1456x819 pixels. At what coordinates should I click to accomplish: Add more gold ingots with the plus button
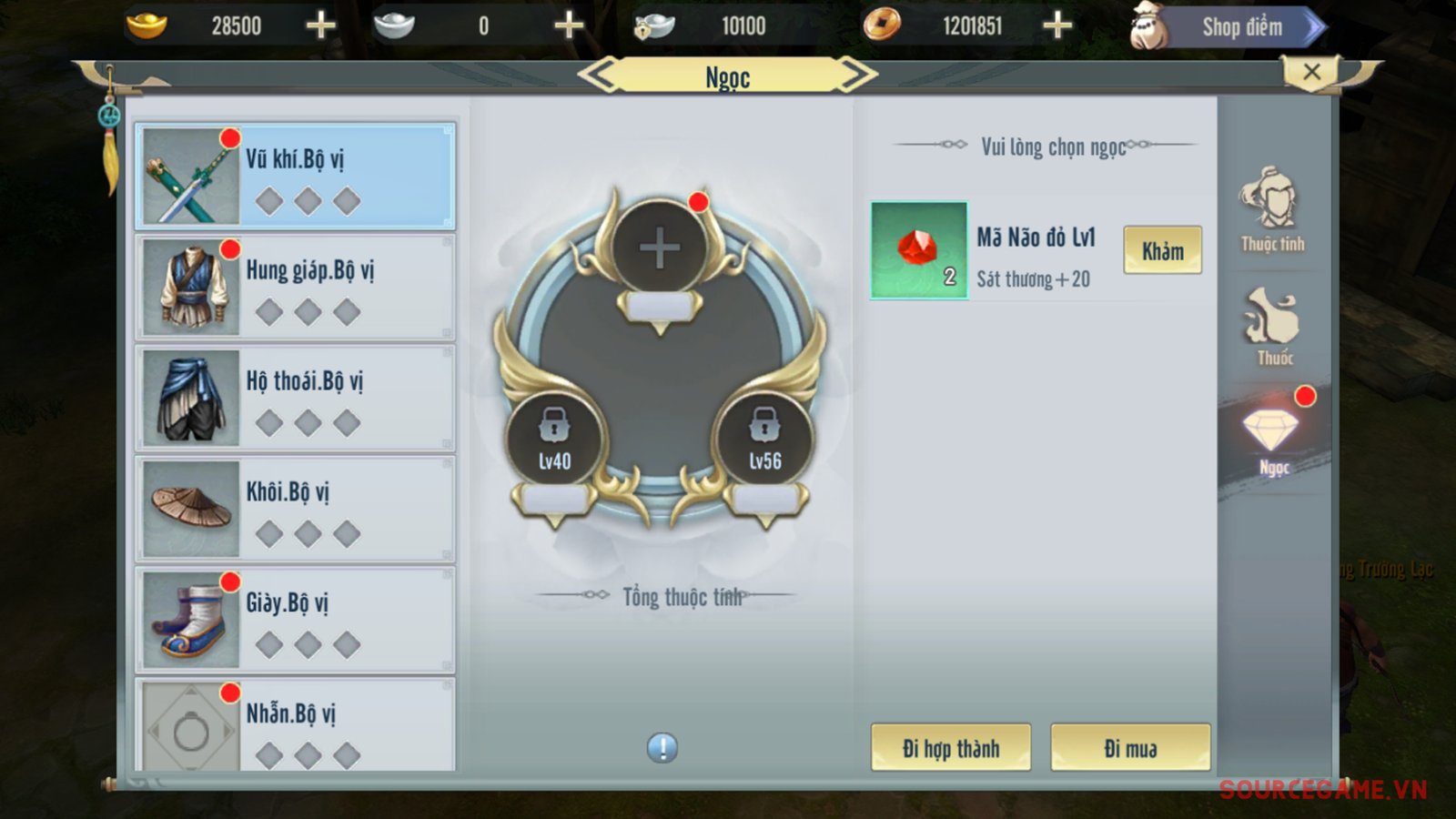tap(320, 25)
